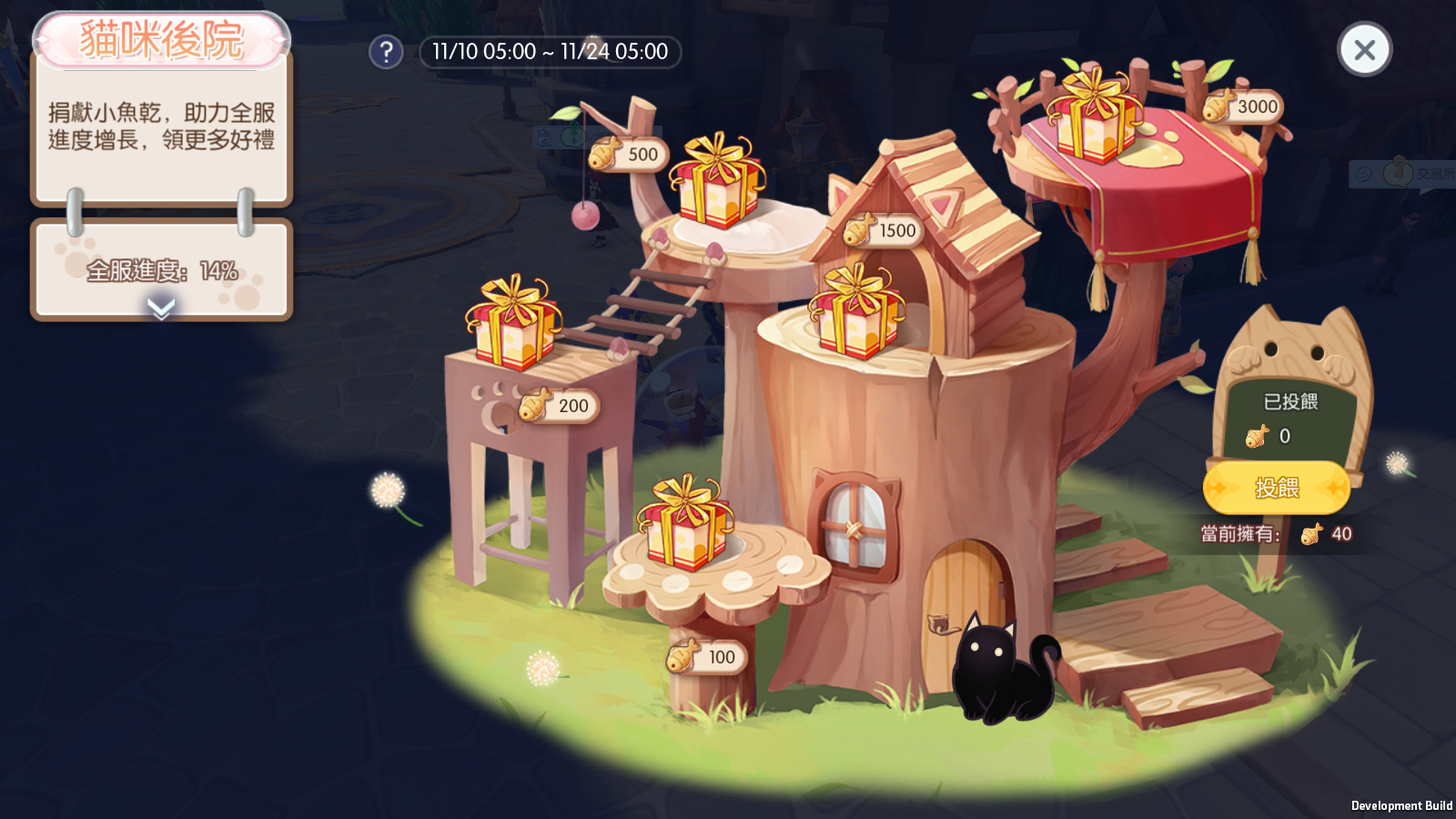Claim the 1500 fish gift box
The image size is (1456, 819).
point(856,312)
